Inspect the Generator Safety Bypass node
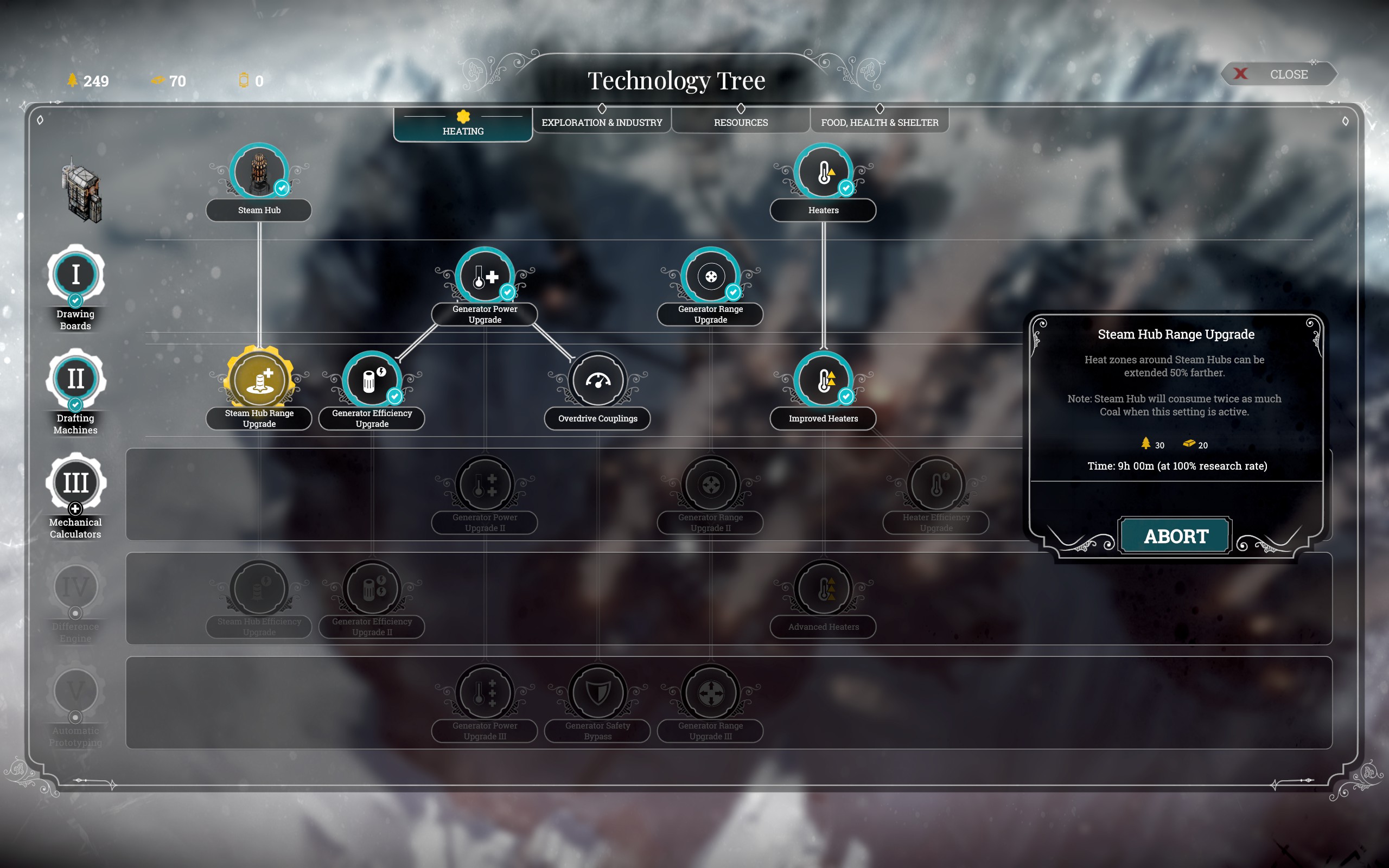Viewport: 1389px width, 868px height. click(x=597, y=692)
